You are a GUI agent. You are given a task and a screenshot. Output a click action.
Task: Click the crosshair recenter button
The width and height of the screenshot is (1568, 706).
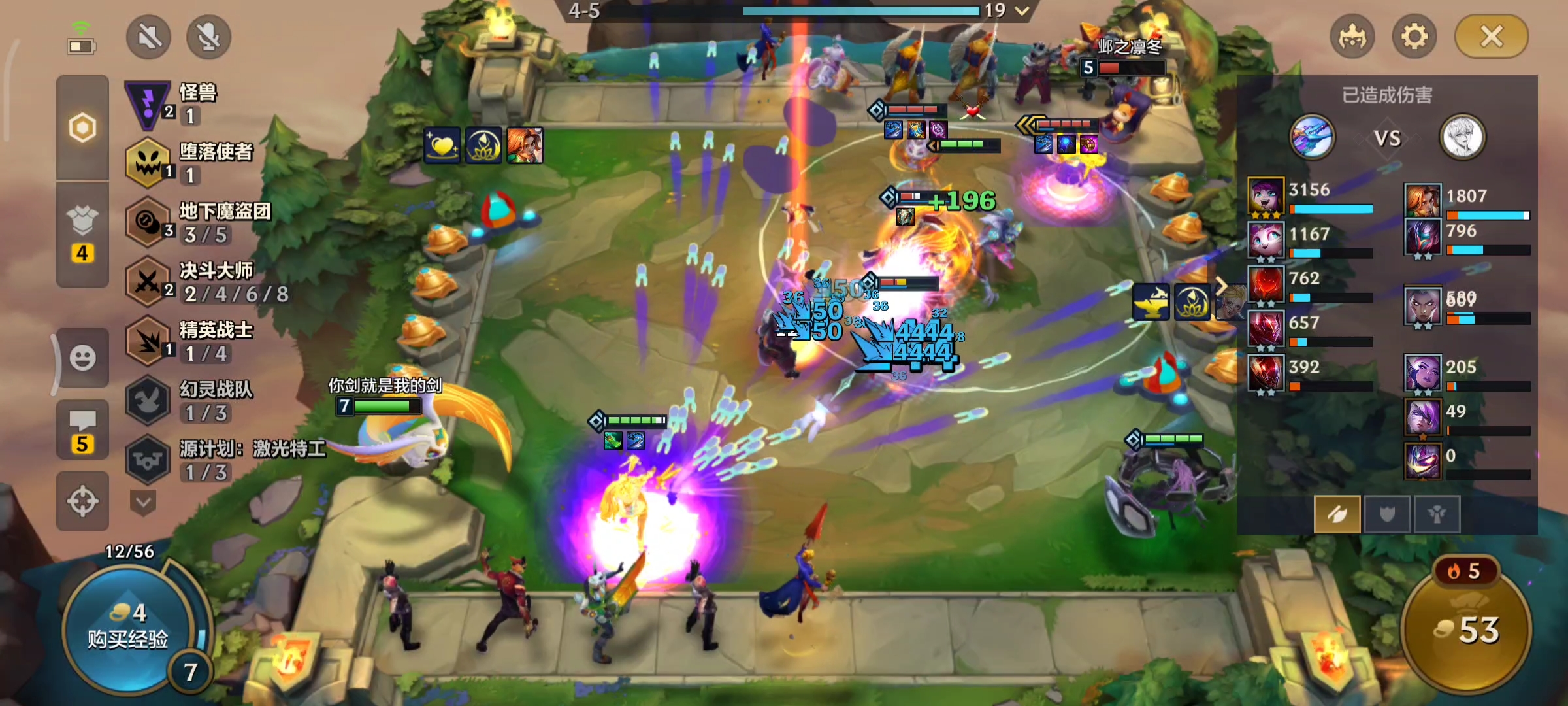(x=83, y=501)
